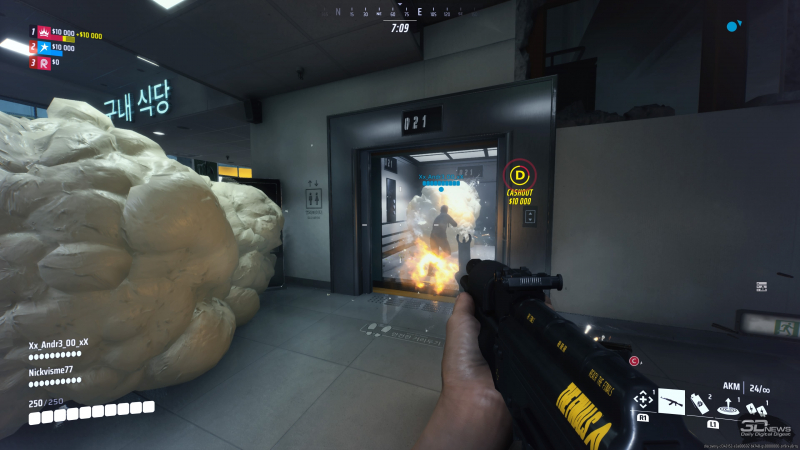Screen dimensions: 800x450
Task: Activate the four-arrow specialization ability icon
Action: point(643,400)
